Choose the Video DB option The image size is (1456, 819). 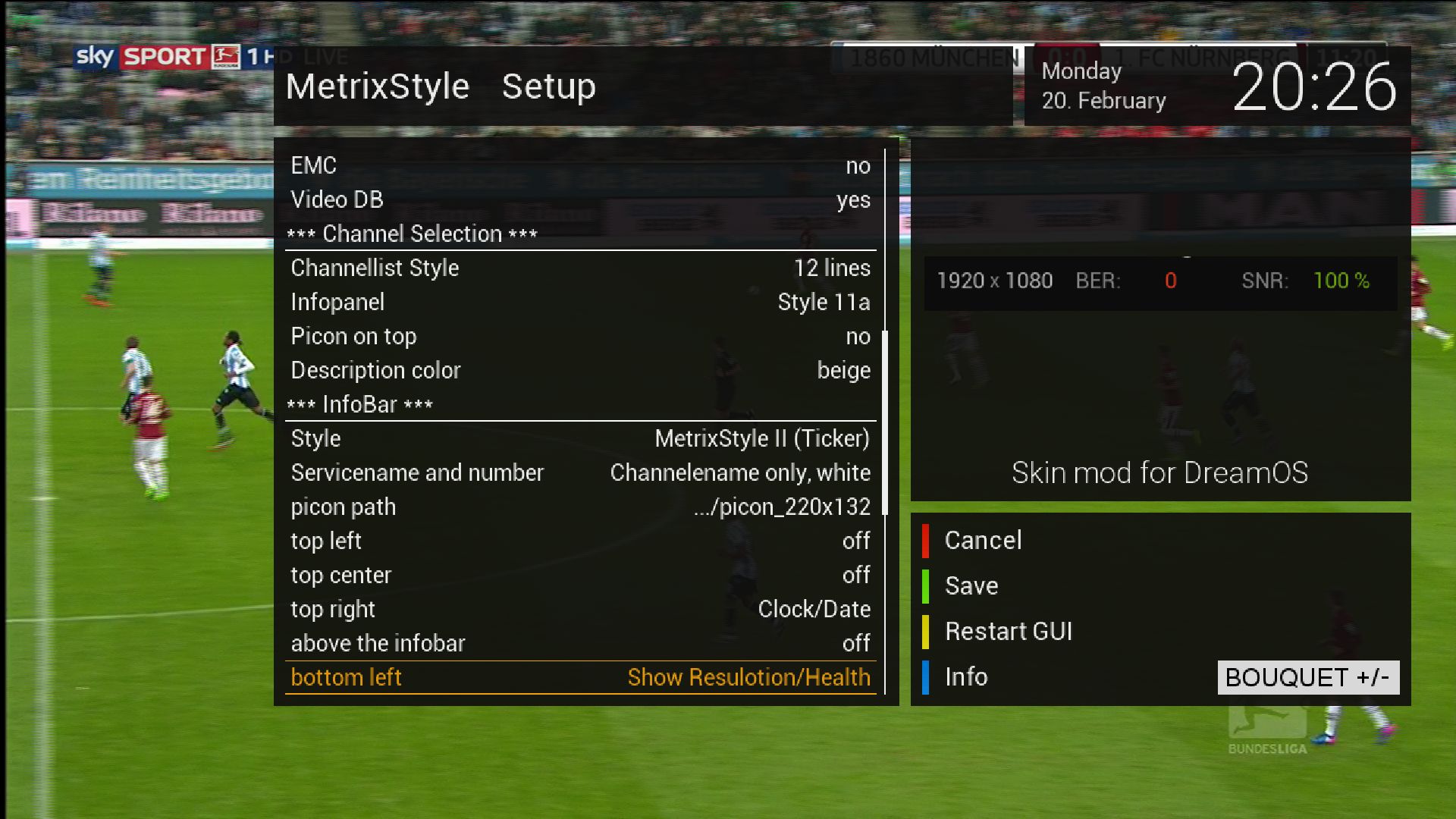(x=580, y=199)
